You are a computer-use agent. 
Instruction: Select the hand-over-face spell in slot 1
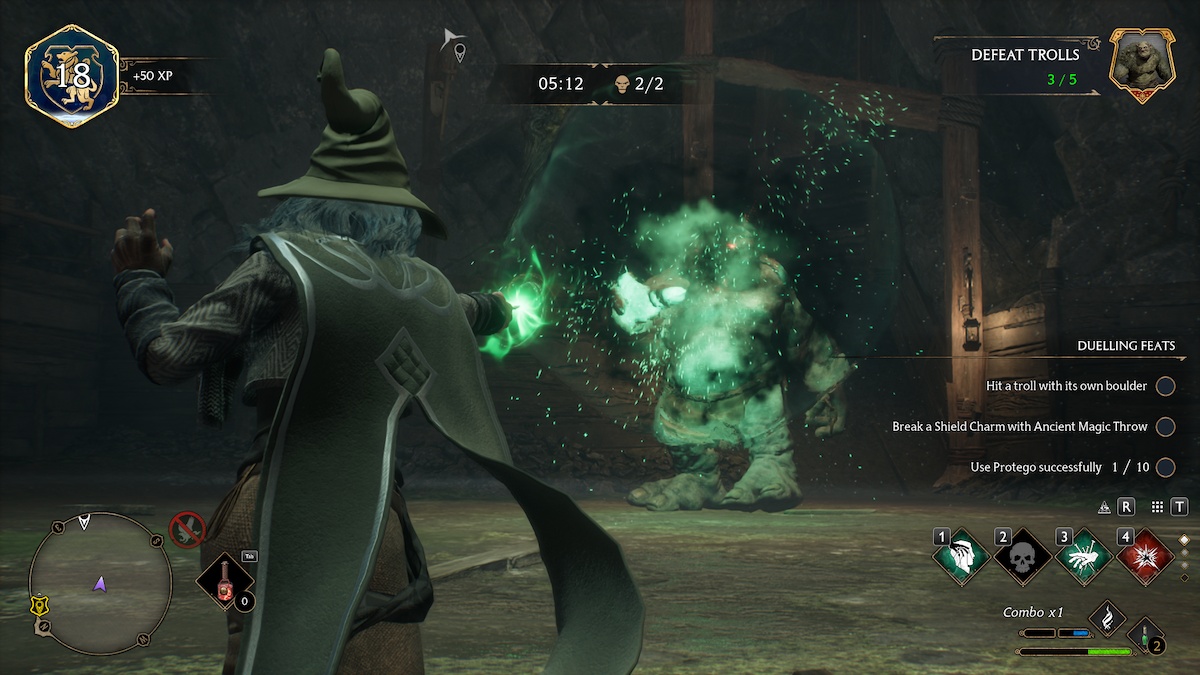click(961, 557)
